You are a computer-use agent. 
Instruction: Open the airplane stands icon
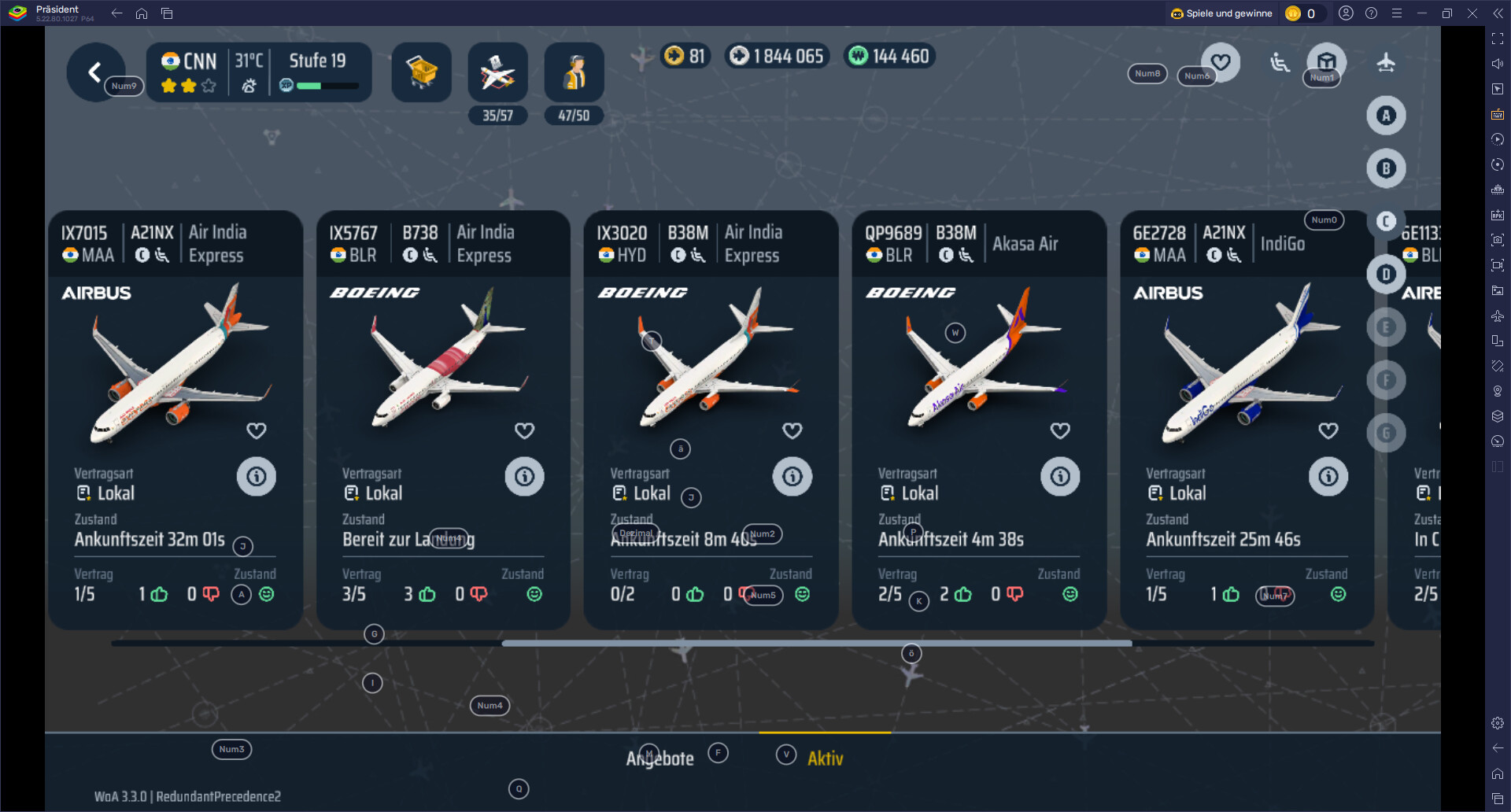[x=497, y=72]
